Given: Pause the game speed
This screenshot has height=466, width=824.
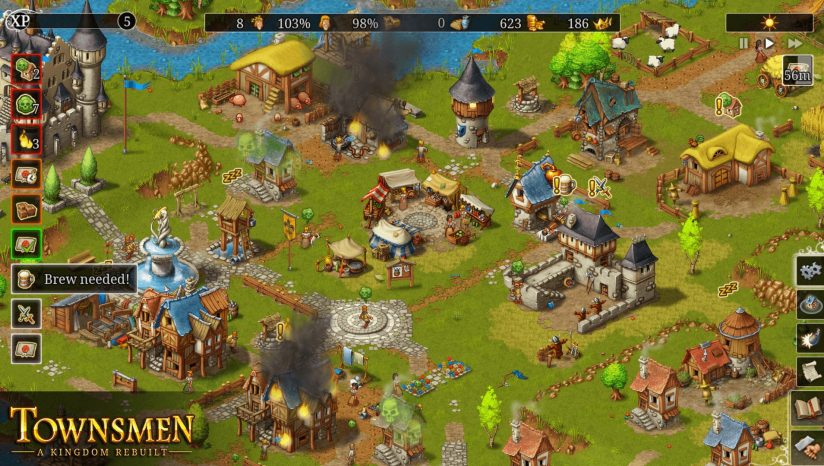Looking at the screenshot, I should click(744, 44).
